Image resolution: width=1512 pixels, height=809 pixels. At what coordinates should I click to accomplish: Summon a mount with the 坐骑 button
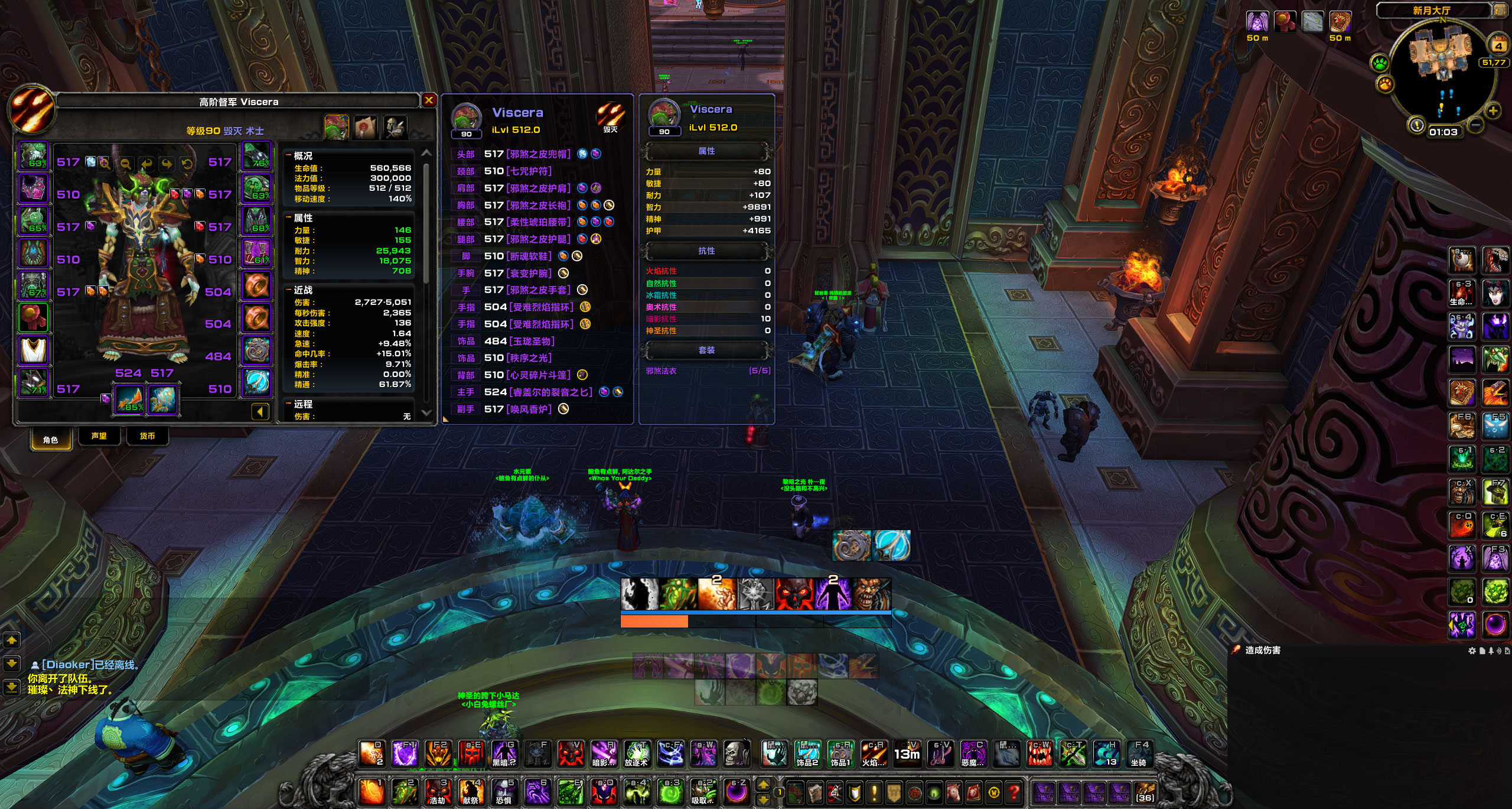tap(1139, 754)
